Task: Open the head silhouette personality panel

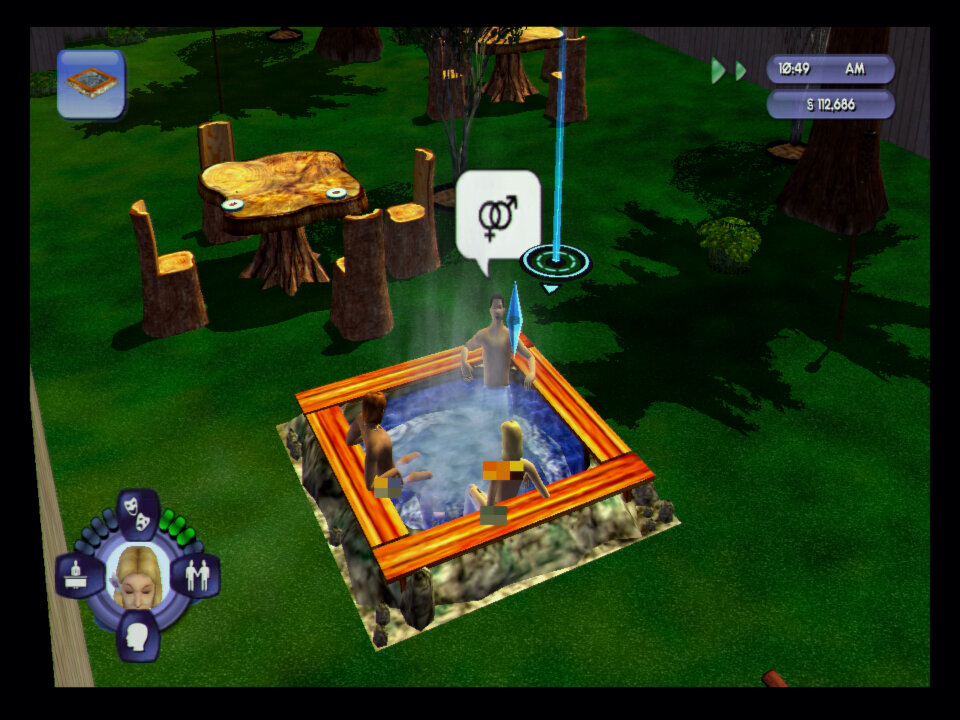Action: click(x=137, y=634)
